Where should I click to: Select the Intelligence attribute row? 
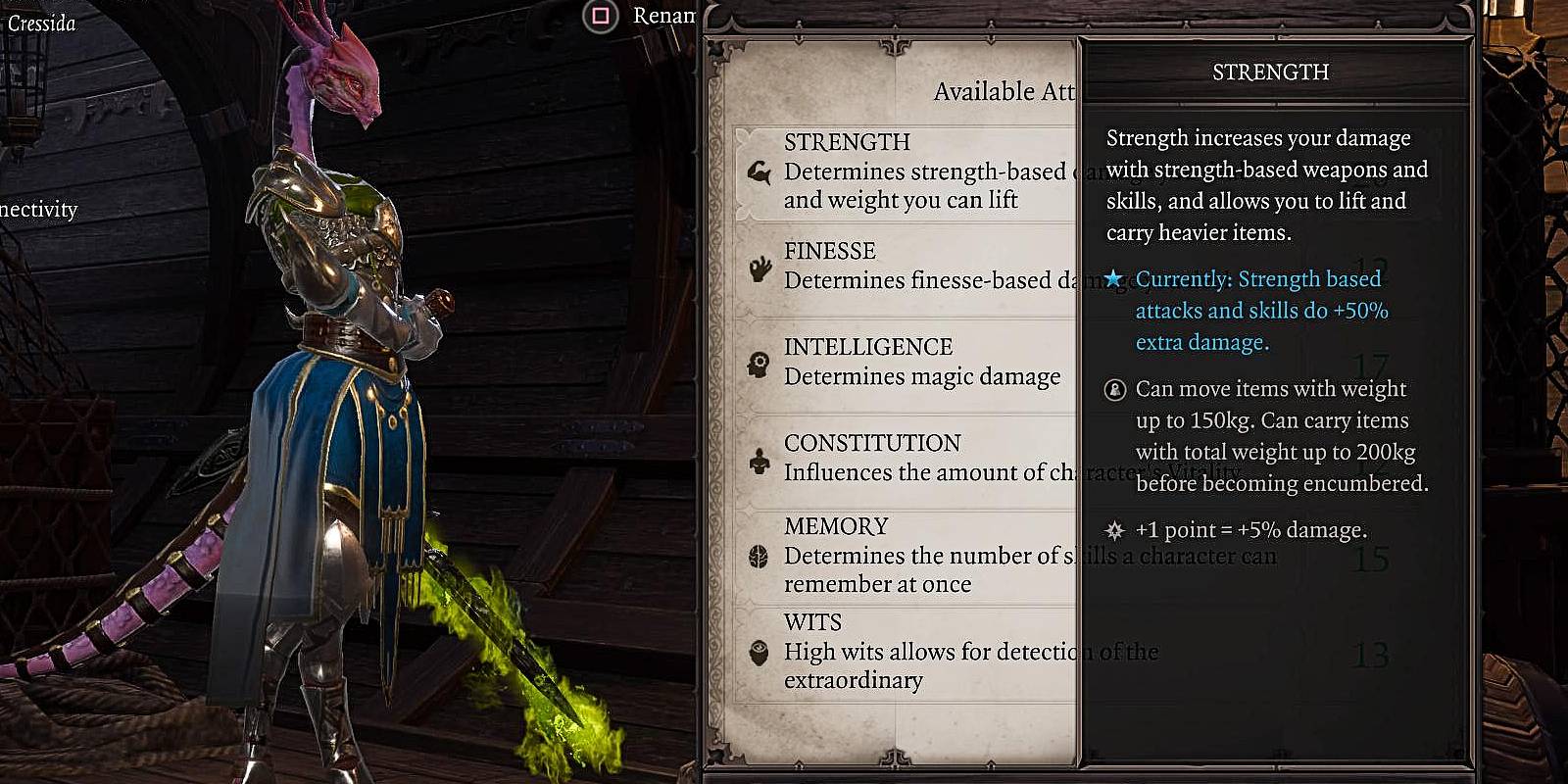point(902,363)
